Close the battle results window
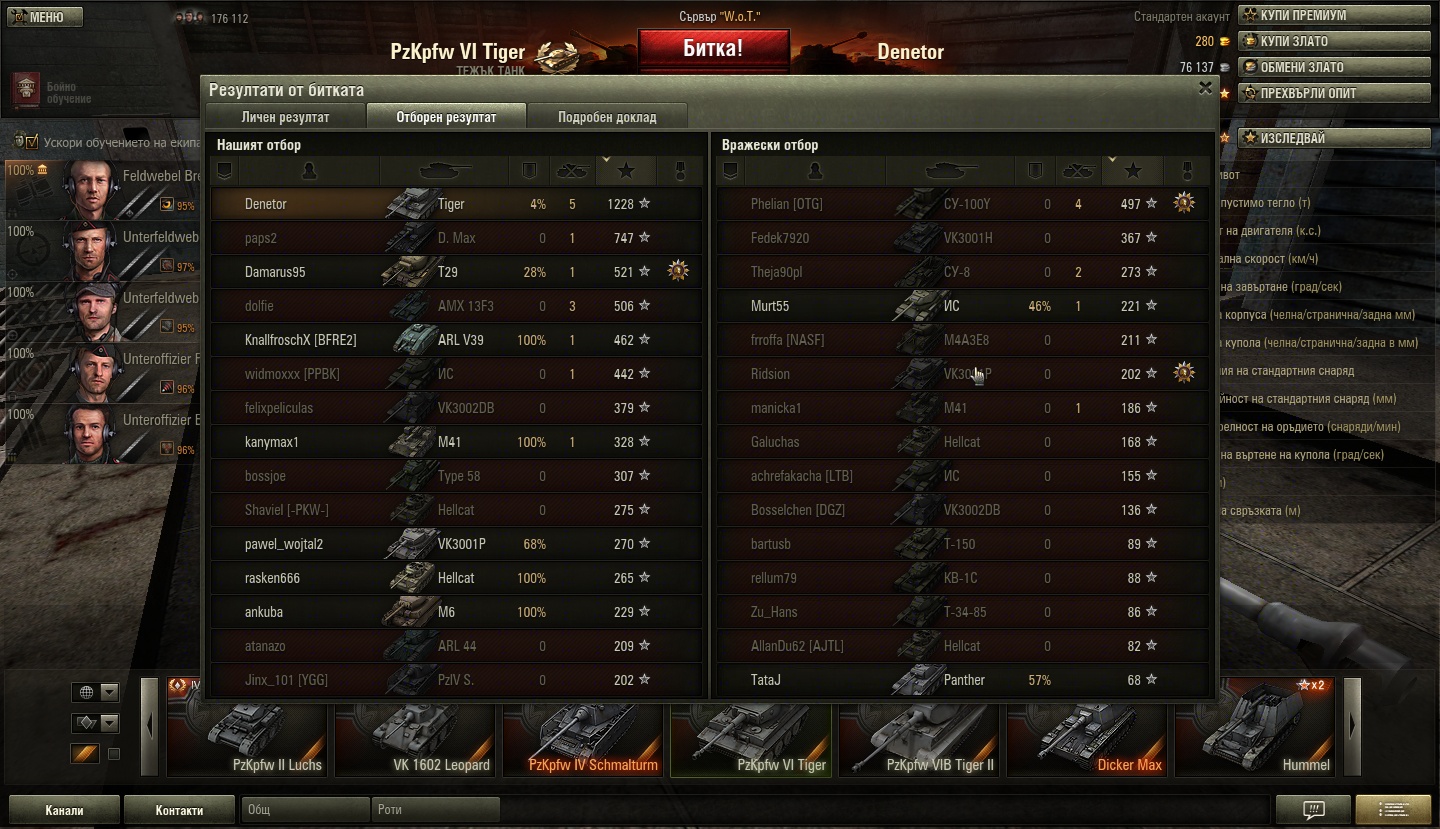This screenshot has width=1440, height=829. 1205,88
